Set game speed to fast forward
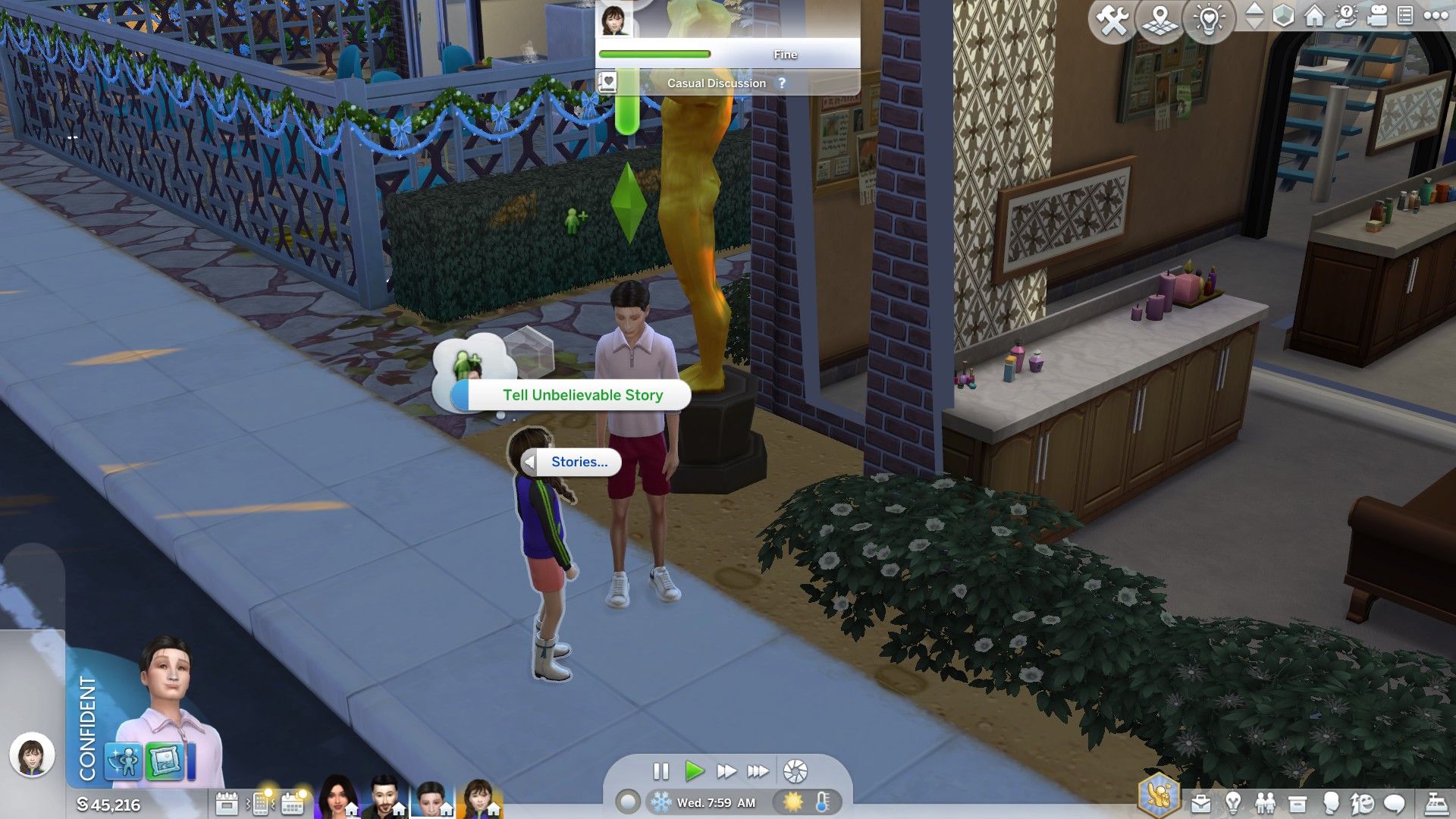 click(726, 771)
